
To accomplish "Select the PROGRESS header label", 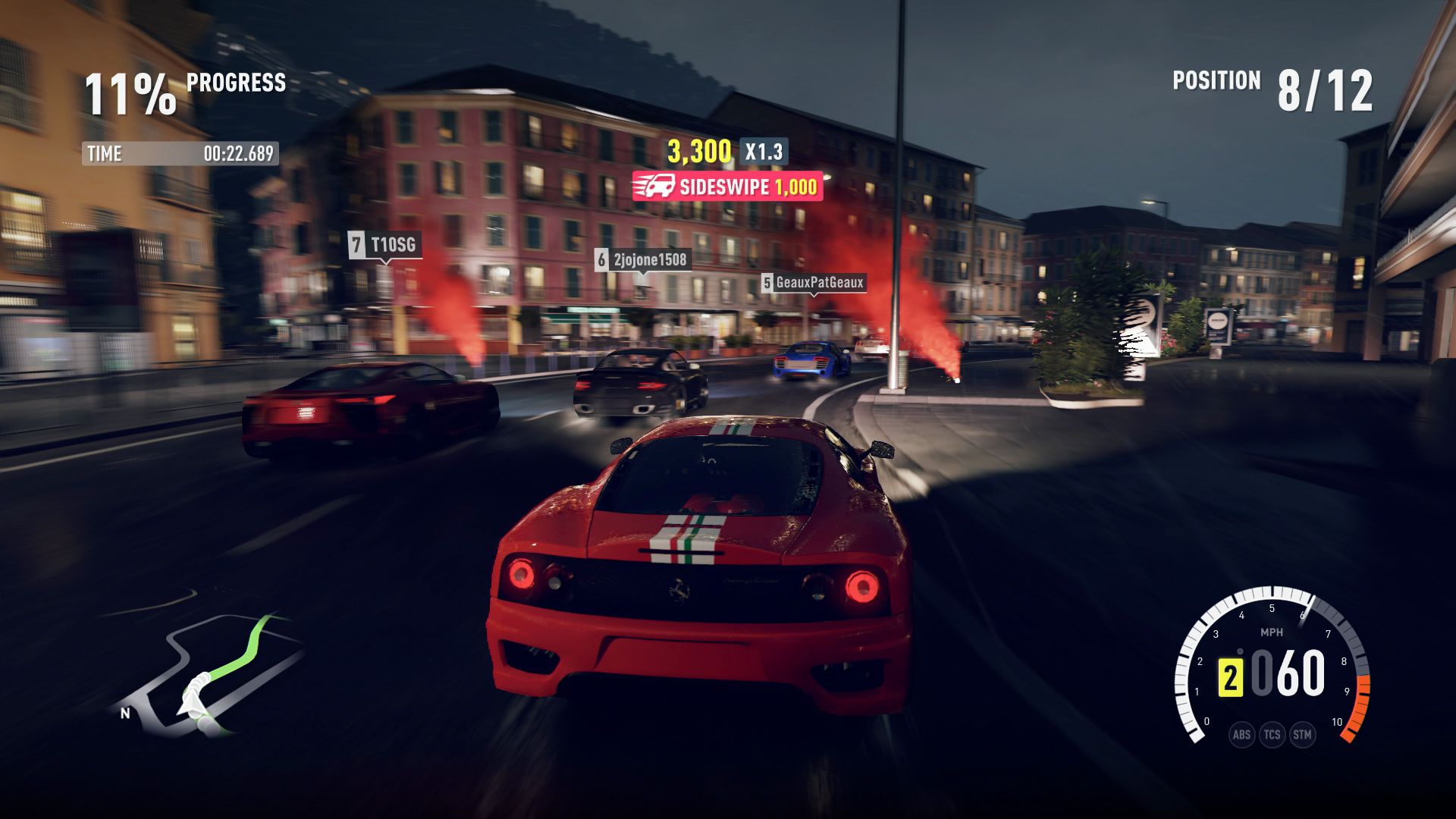I will pos(237,83).
